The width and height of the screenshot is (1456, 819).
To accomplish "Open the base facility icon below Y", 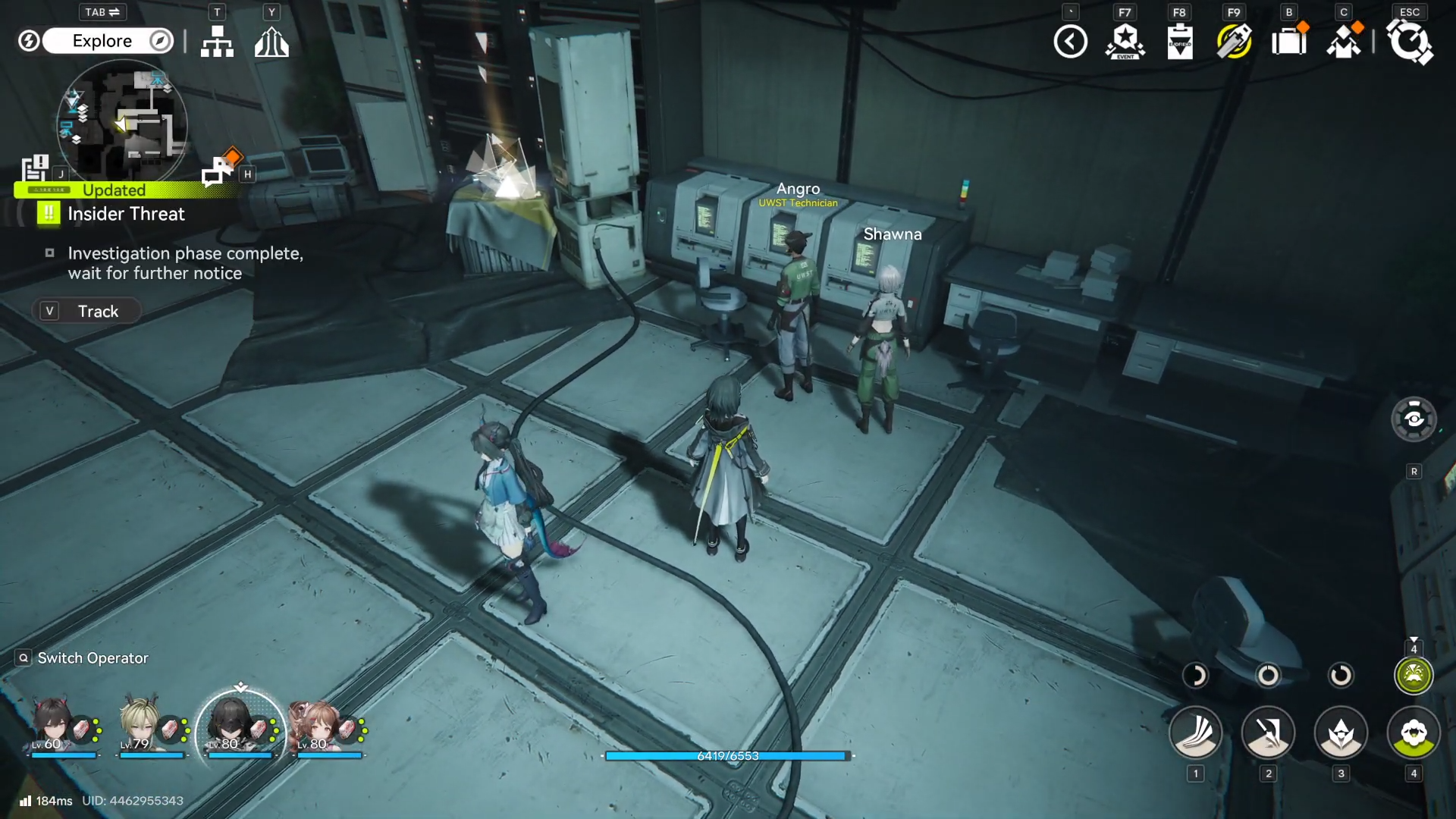I will click(271, 42).
